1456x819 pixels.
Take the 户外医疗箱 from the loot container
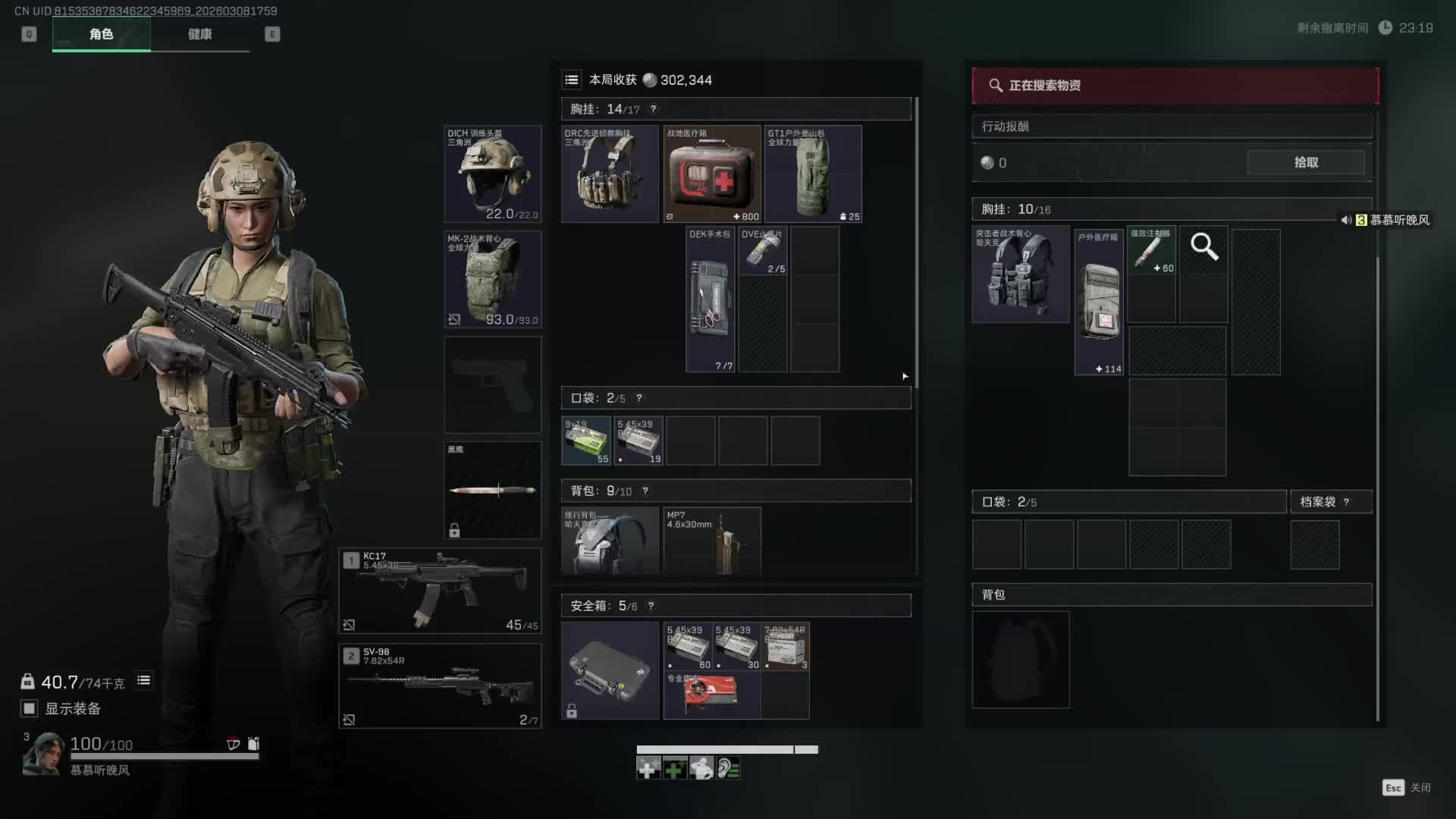[1099, 301]
